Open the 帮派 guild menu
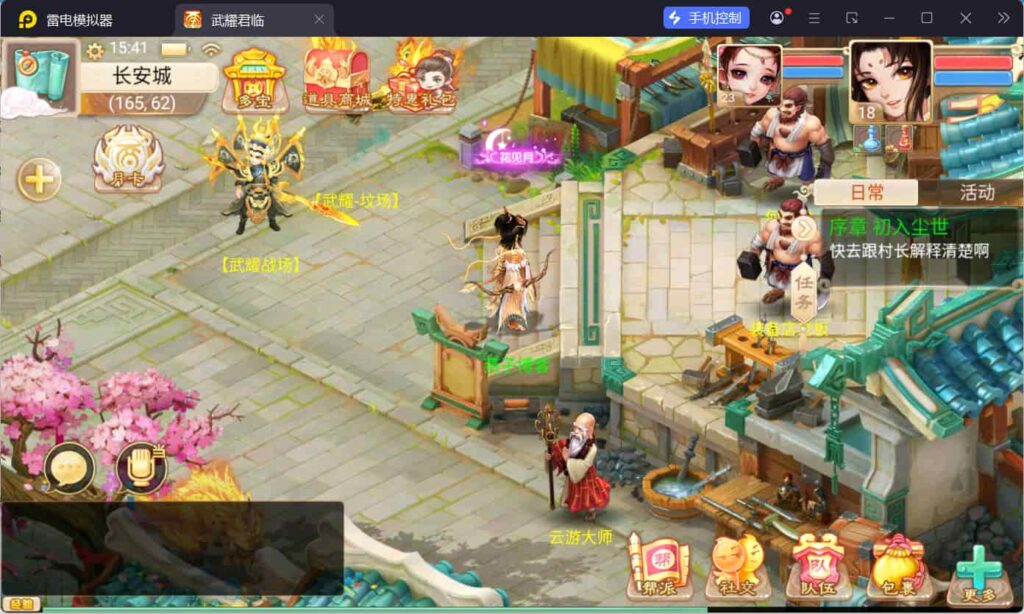1024x614 pixels. point(658,568)
